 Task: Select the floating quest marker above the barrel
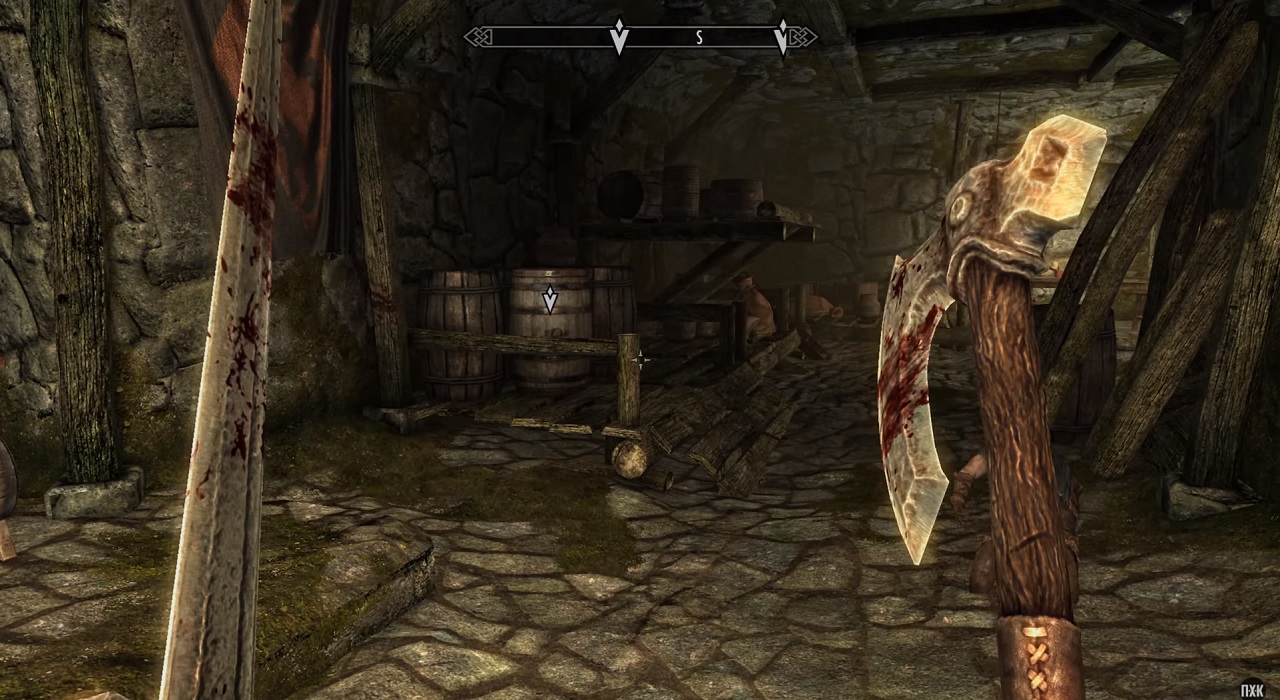549,298
